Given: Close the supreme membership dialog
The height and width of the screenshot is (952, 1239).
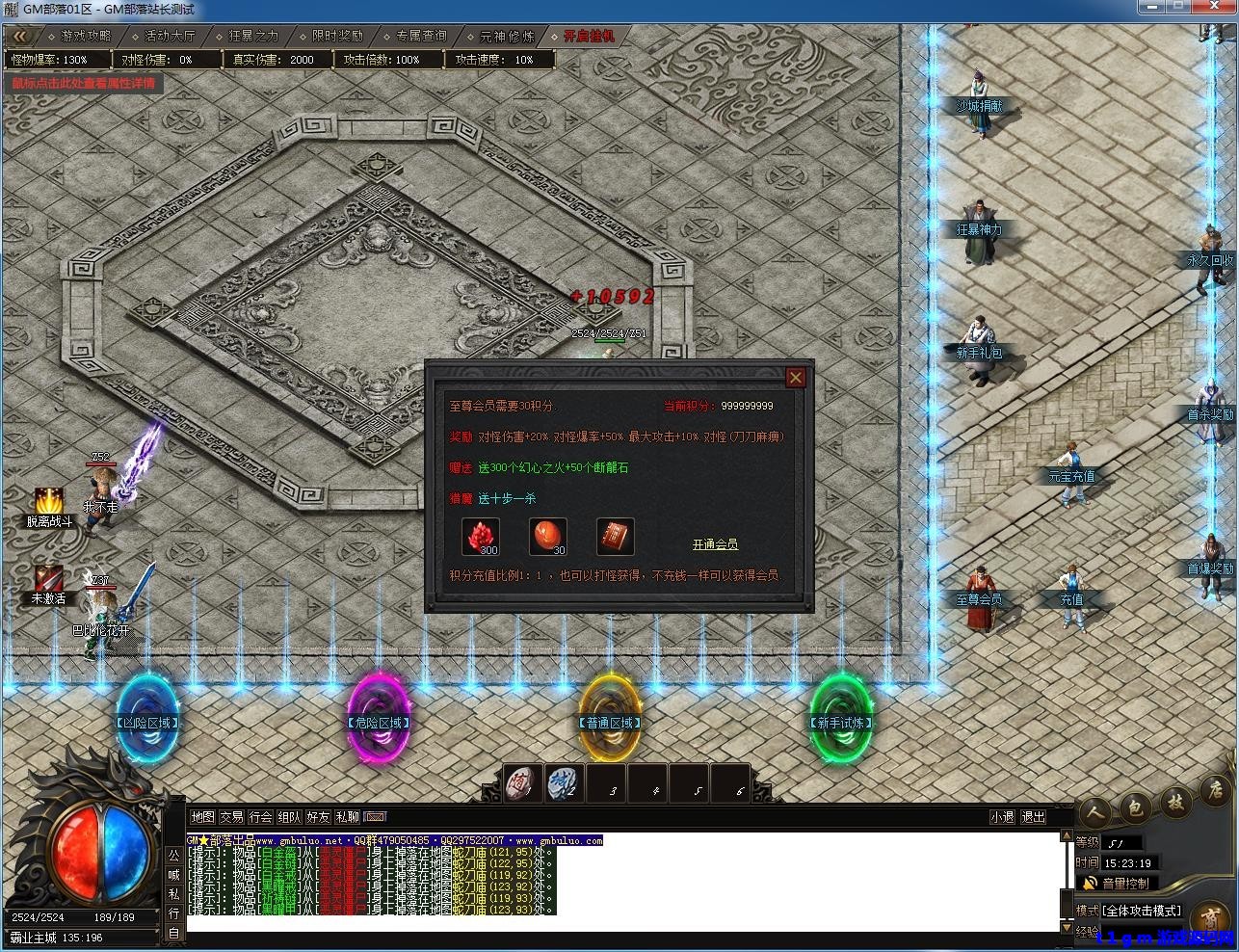Looking at the screenshot, I should 795,378.
